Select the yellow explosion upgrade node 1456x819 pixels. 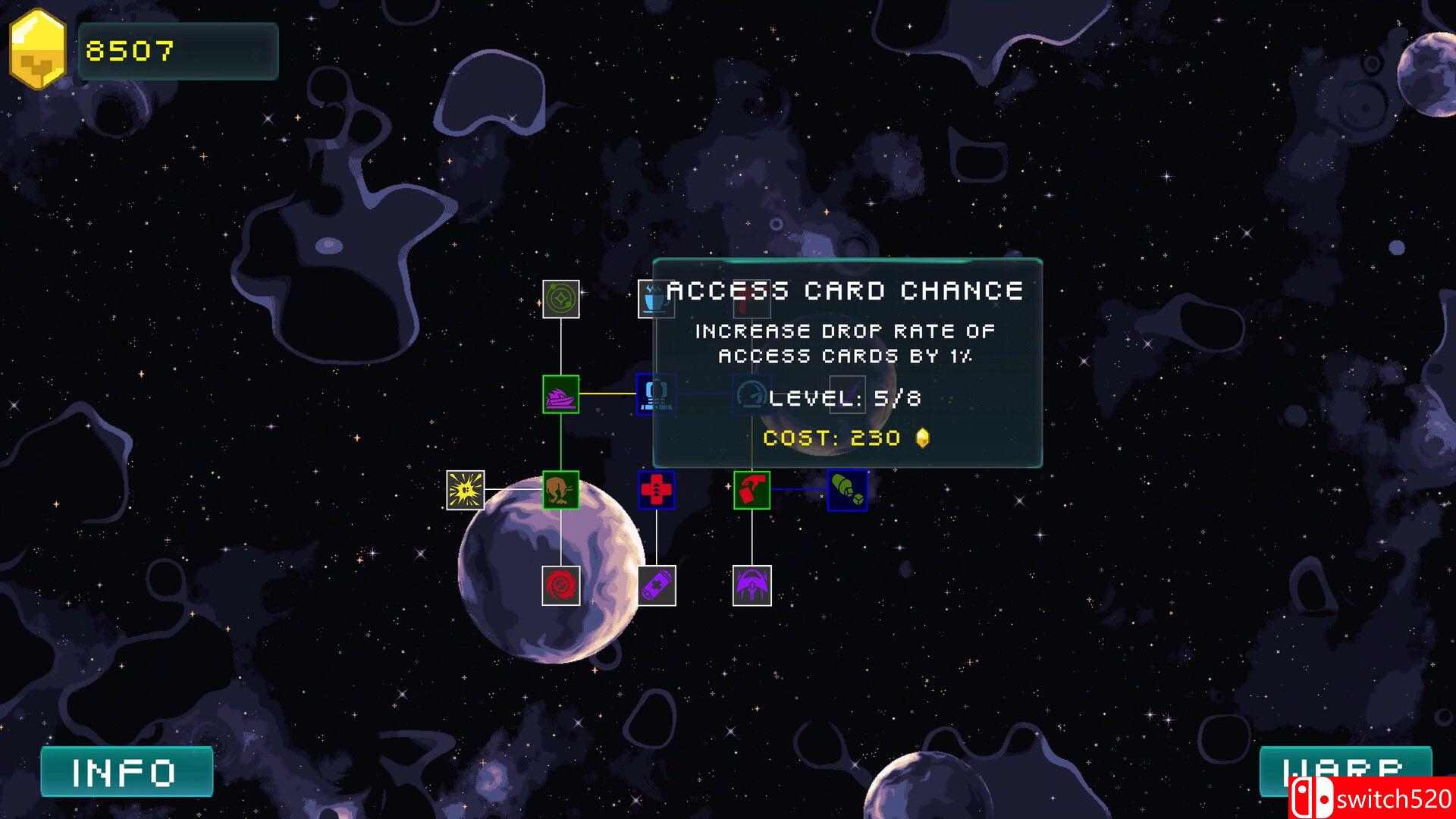click(465, 490)
